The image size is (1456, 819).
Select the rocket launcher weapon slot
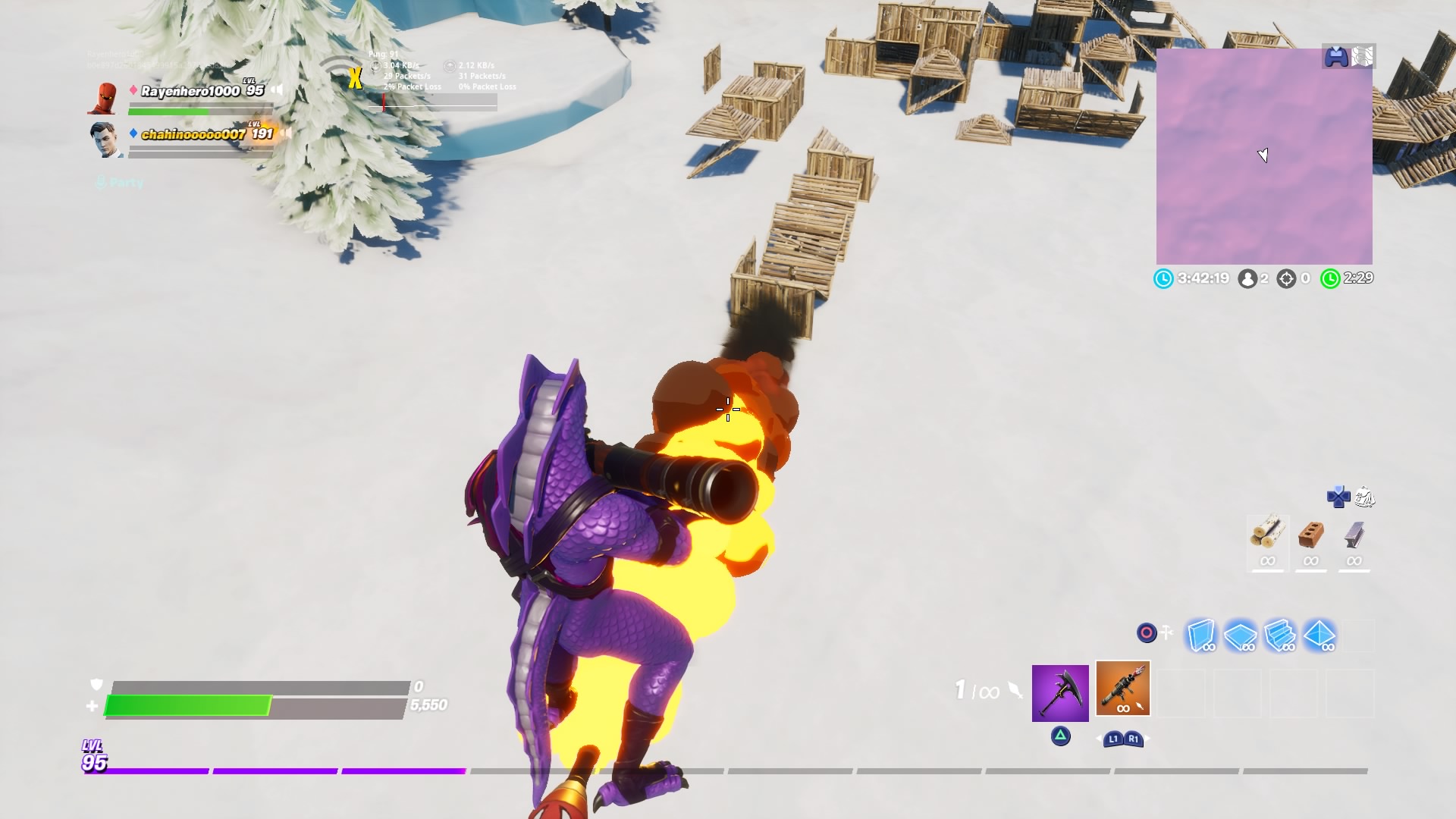click(1122, 689)
